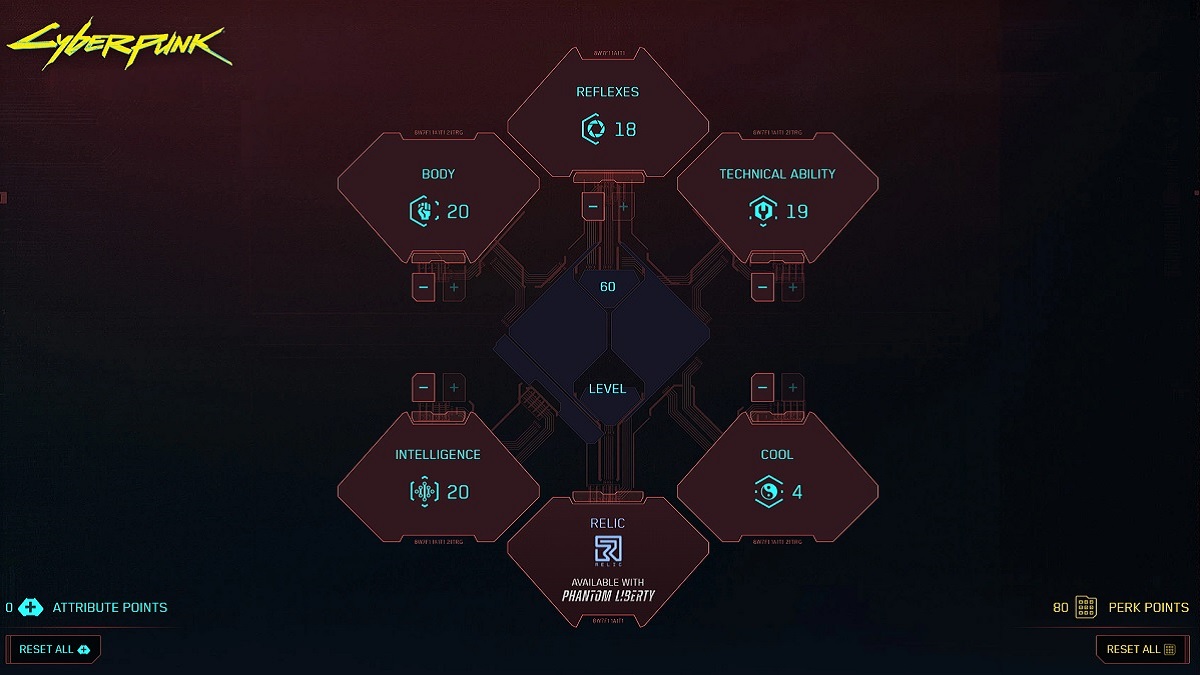The height and width of the screenshot is (675, 1200).
Task: Select the Cool attribute panel
Action: click(777, 475)
